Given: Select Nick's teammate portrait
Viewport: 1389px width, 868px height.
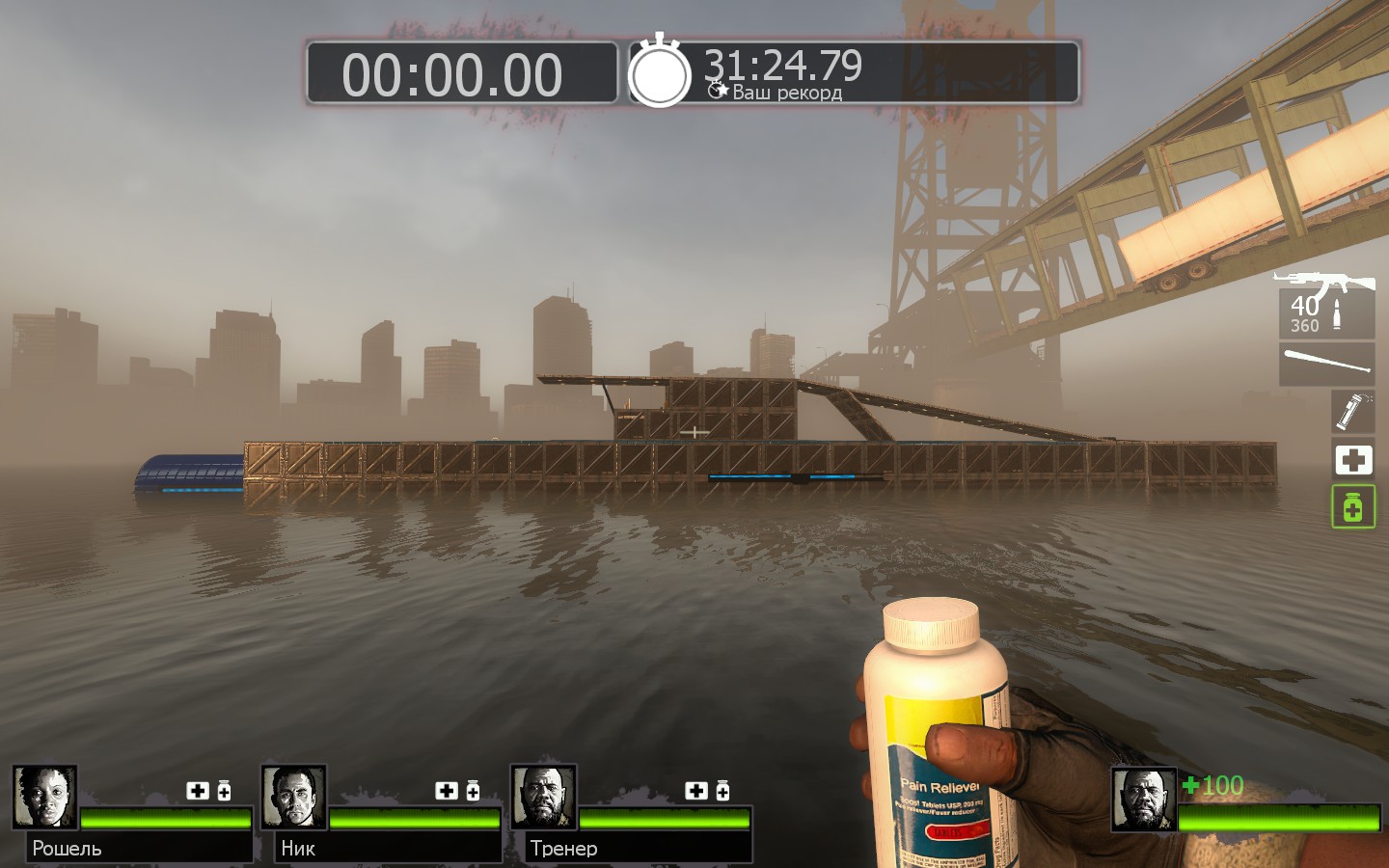Looking at the screenshot, I should coord(293,798).
